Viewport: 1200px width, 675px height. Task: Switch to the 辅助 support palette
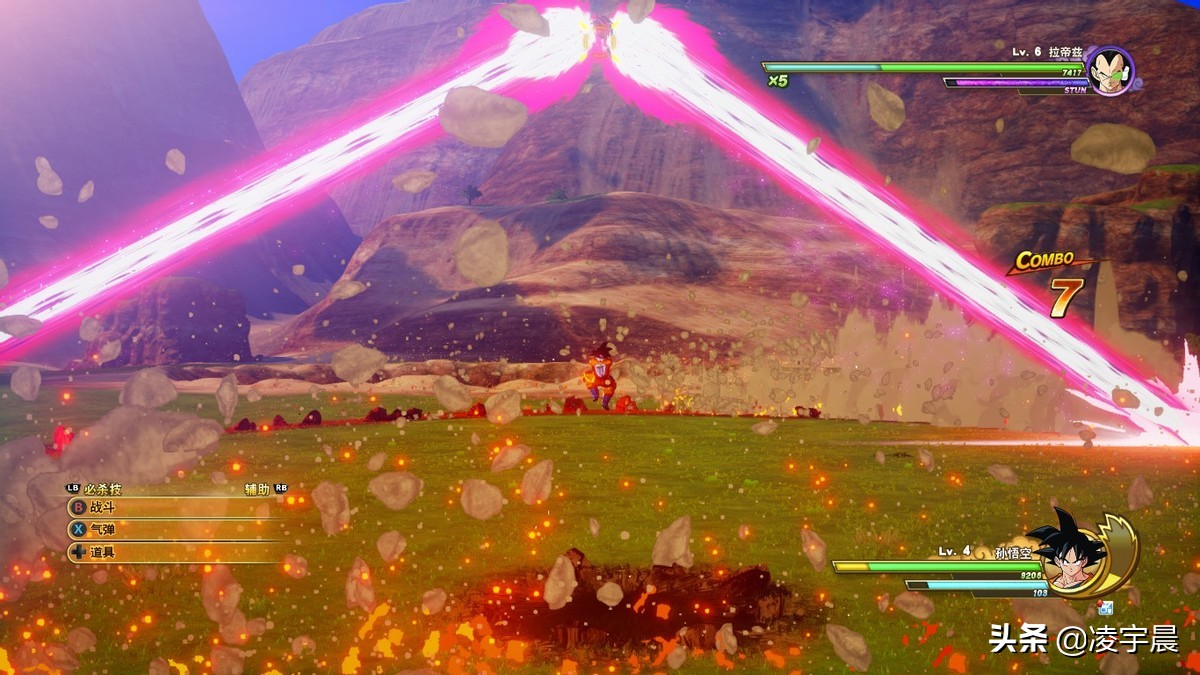[x=258, y=489]
